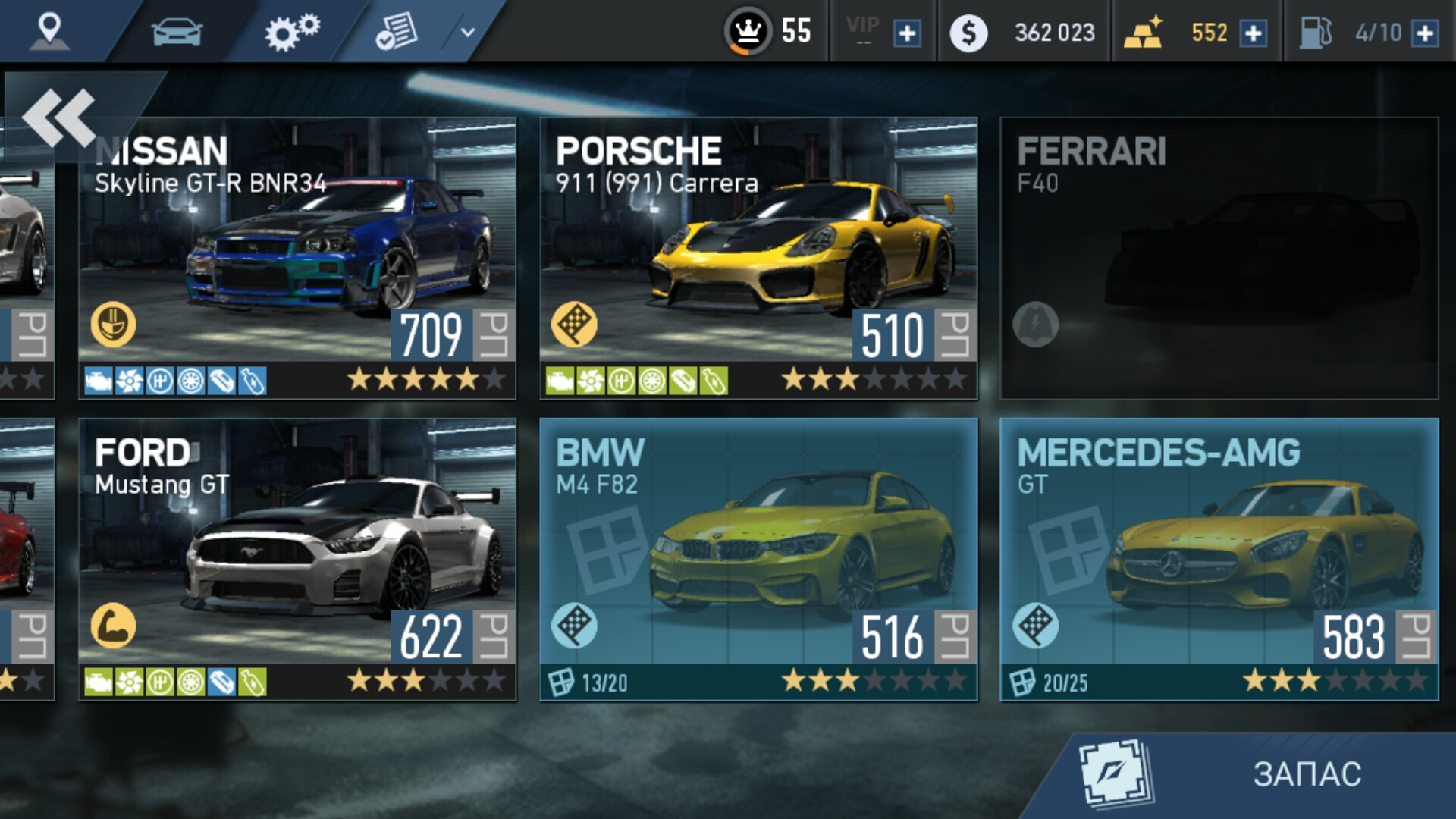Go back with double arrow button
Screen dimensions: 1456x819
pyautogui.click(x=59, y=118)
